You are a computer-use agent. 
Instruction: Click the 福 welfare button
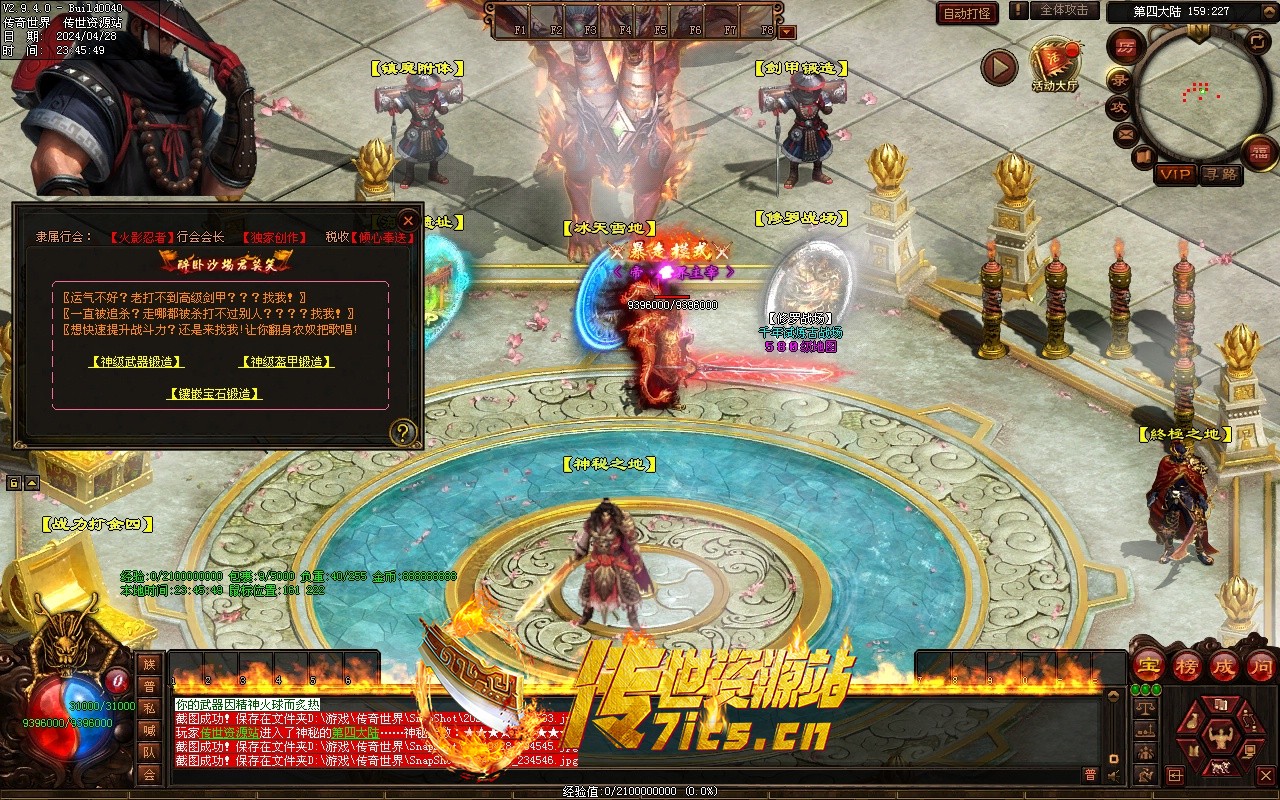(1258, 152)
